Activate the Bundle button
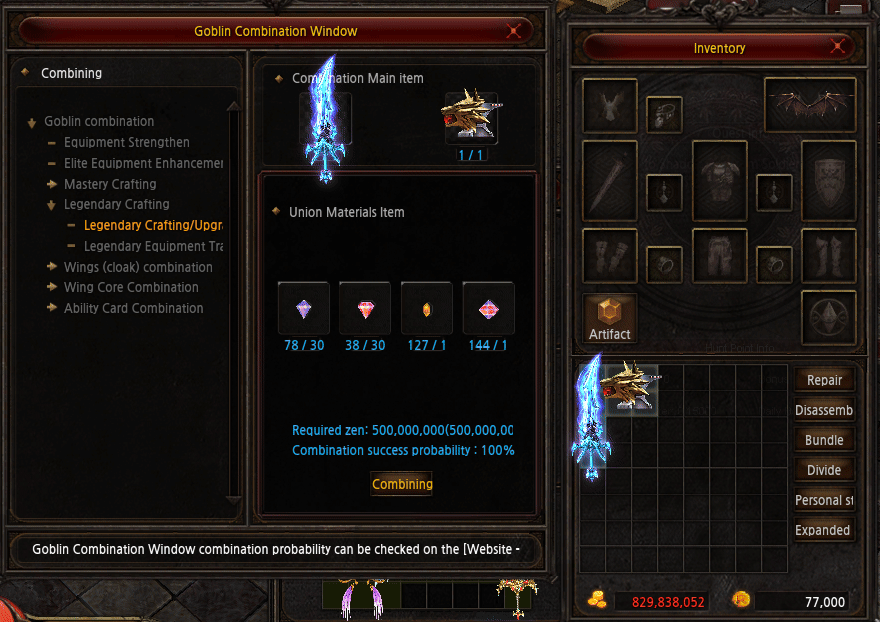The width and height of the screenshot is (880, 622). tap(824, 440)
